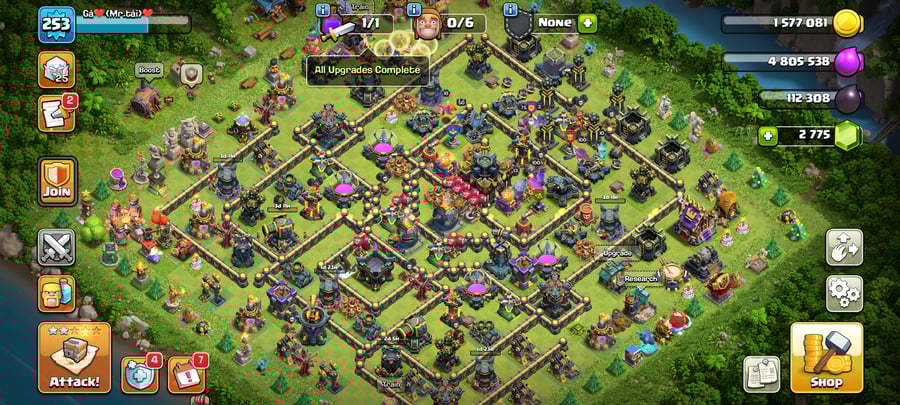Screen dimensions: 900x405
Task: Open the crossed swords battle log
Action: [57, 246]
